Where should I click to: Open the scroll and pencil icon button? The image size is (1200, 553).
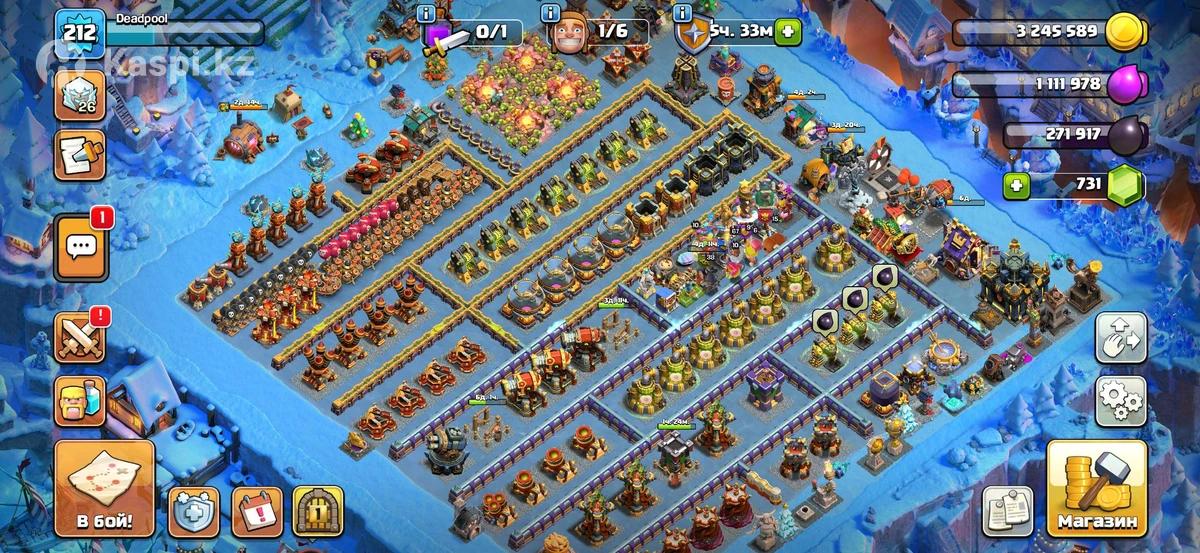(x=80, y=155)
